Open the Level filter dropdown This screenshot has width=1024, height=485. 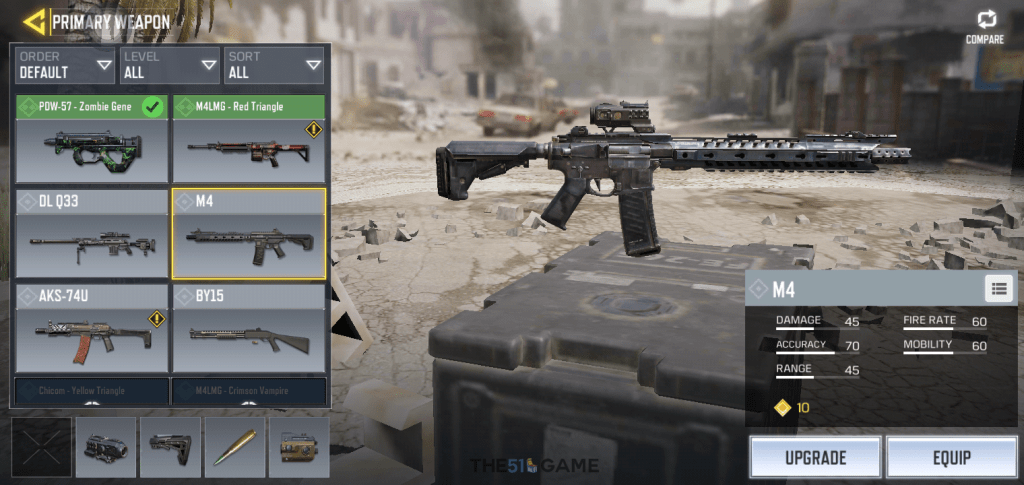[x=170, y=65]
